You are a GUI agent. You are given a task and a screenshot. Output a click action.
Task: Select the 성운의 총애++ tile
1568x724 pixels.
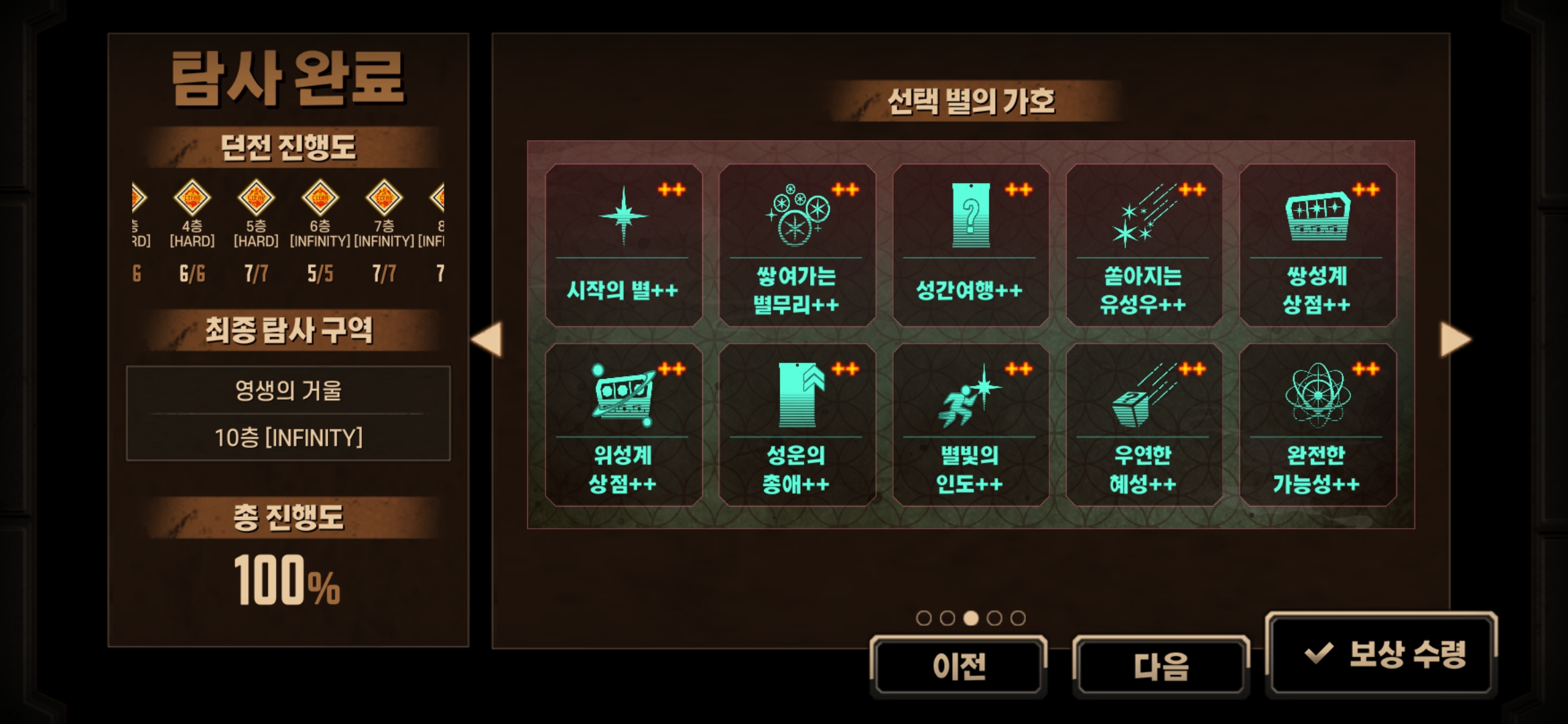797,425
